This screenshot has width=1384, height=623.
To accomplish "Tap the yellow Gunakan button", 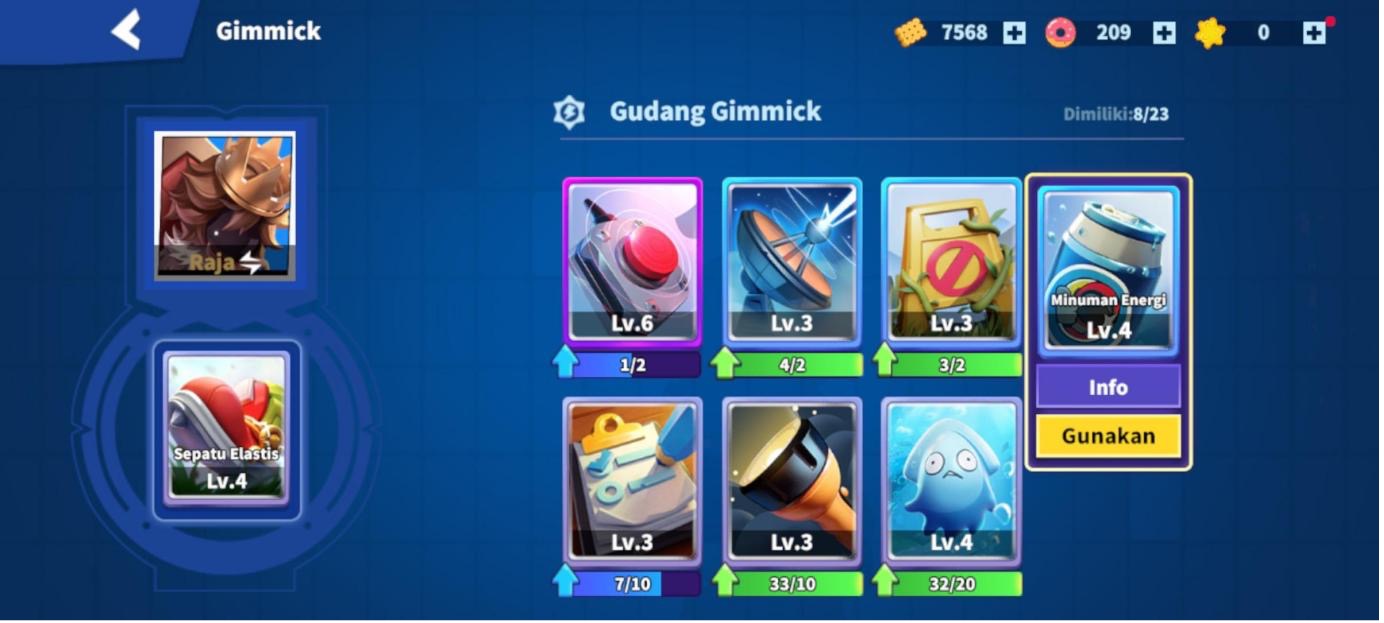I will click(x=1107, y=436).
